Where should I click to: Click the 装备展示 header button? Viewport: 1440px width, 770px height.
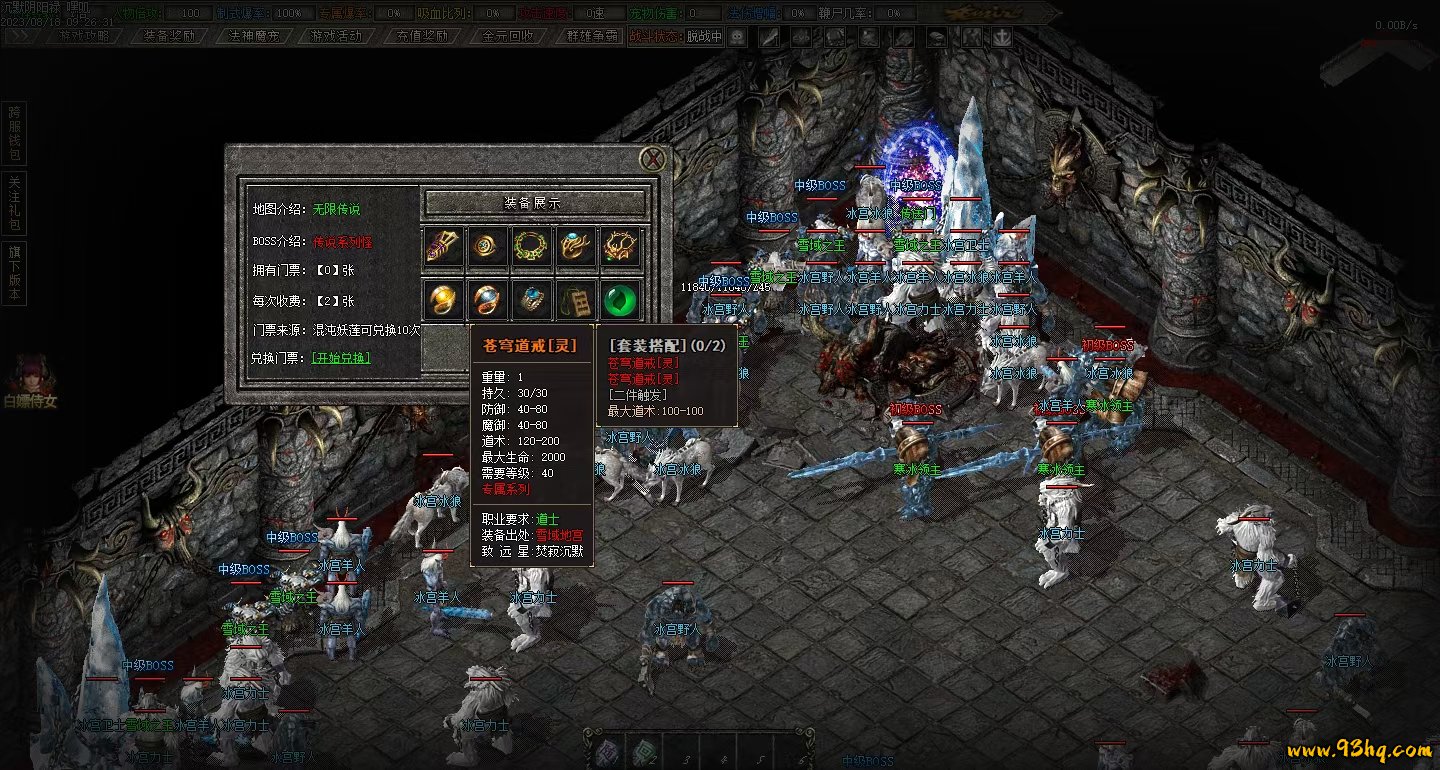[x=533, y=203]
